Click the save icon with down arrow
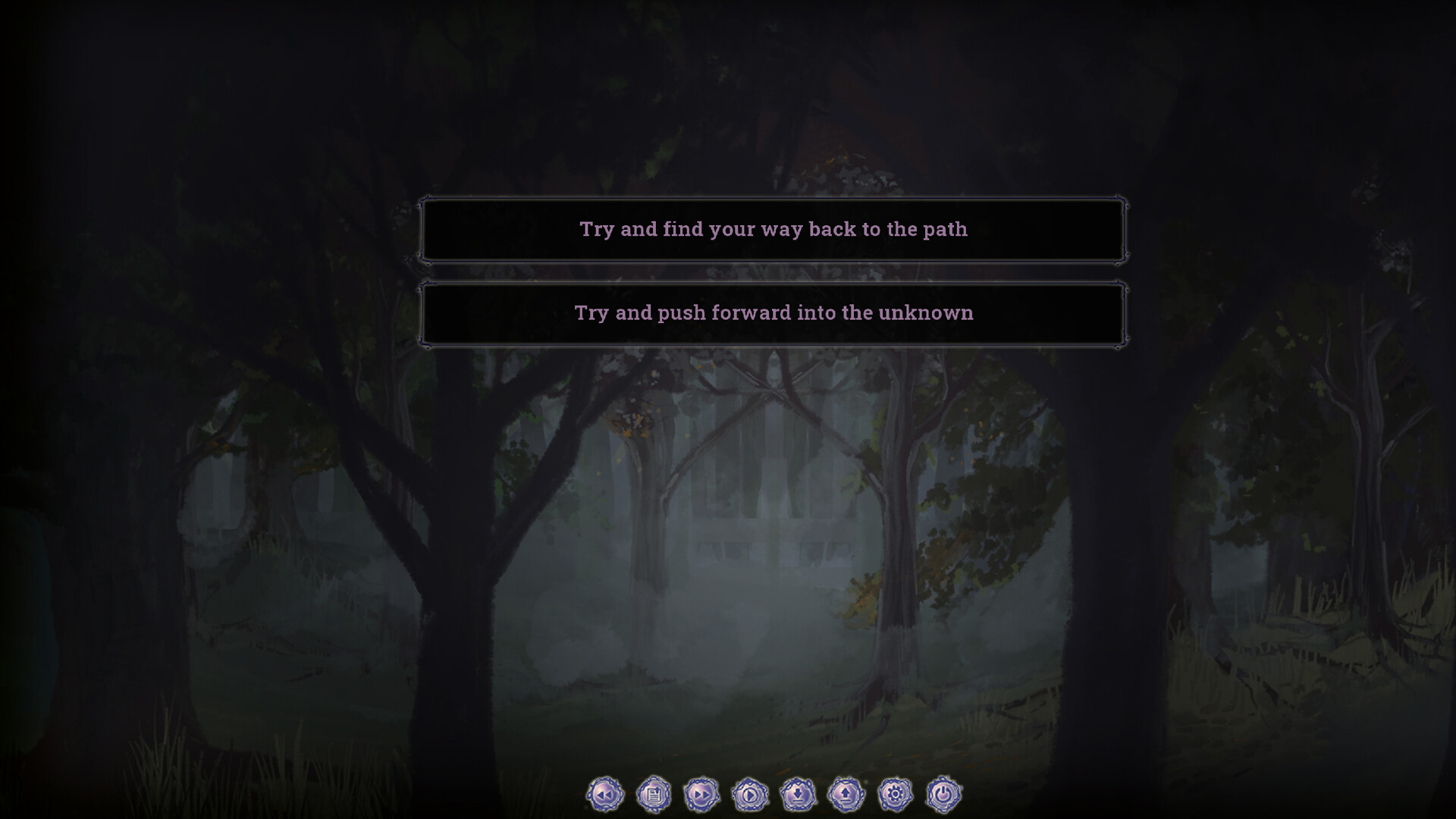The height and width of the screenshot is (819, 1456). tap(798, 794)
